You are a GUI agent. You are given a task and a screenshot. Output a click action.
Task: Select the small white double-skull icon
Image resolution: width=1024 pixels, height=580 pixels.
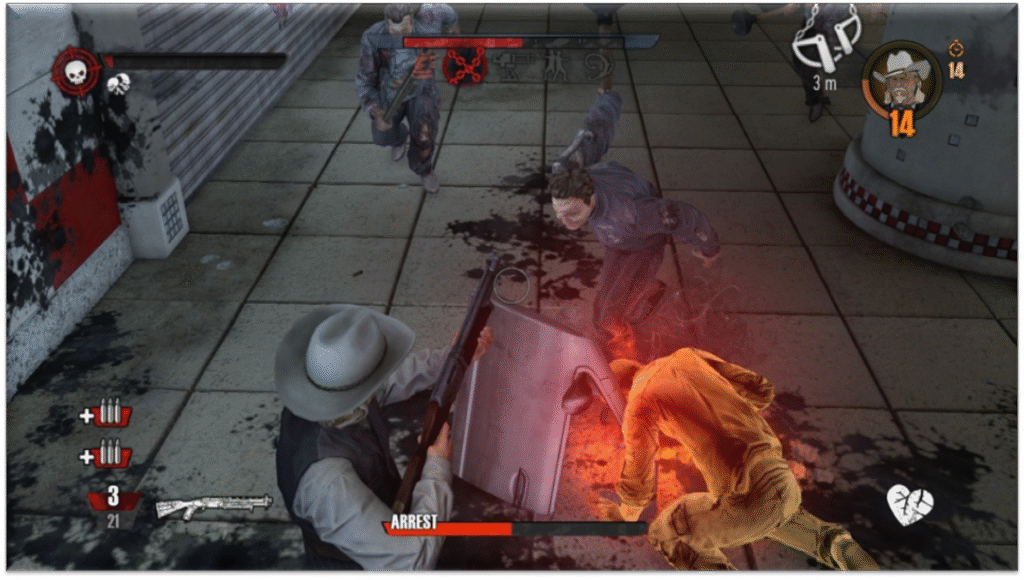coord(118,84)
